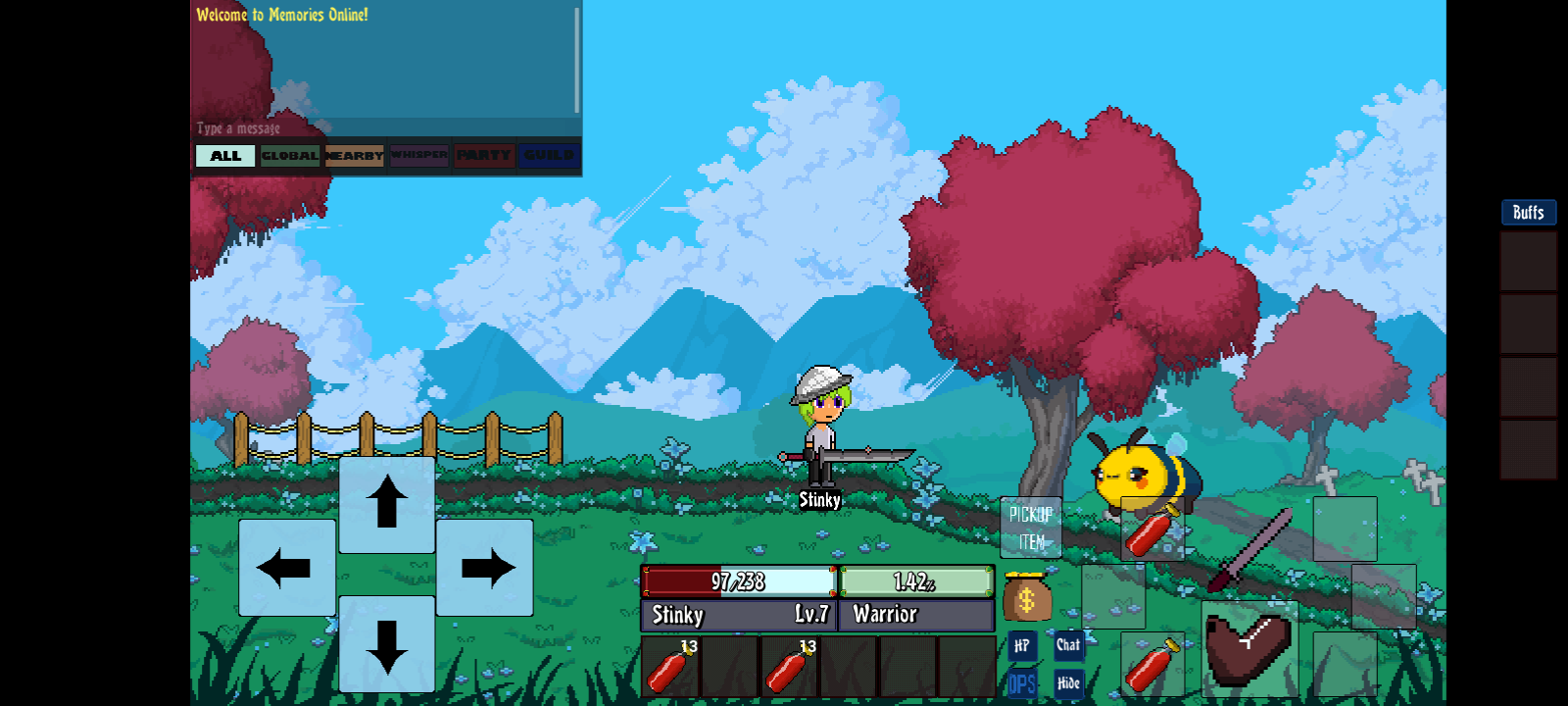Tap the up arrow movement button

pos(387,504)
